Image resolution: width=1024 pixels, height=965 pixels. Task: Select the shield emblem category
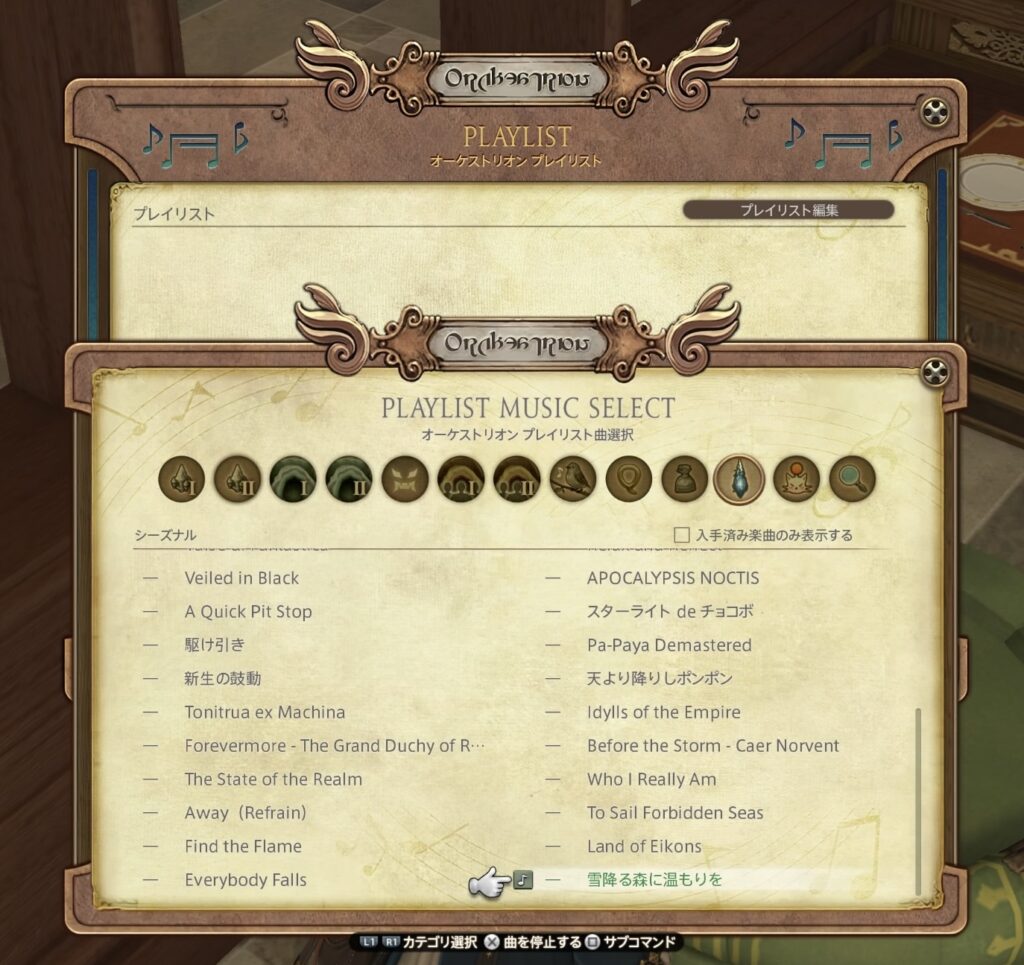point(629,481)
